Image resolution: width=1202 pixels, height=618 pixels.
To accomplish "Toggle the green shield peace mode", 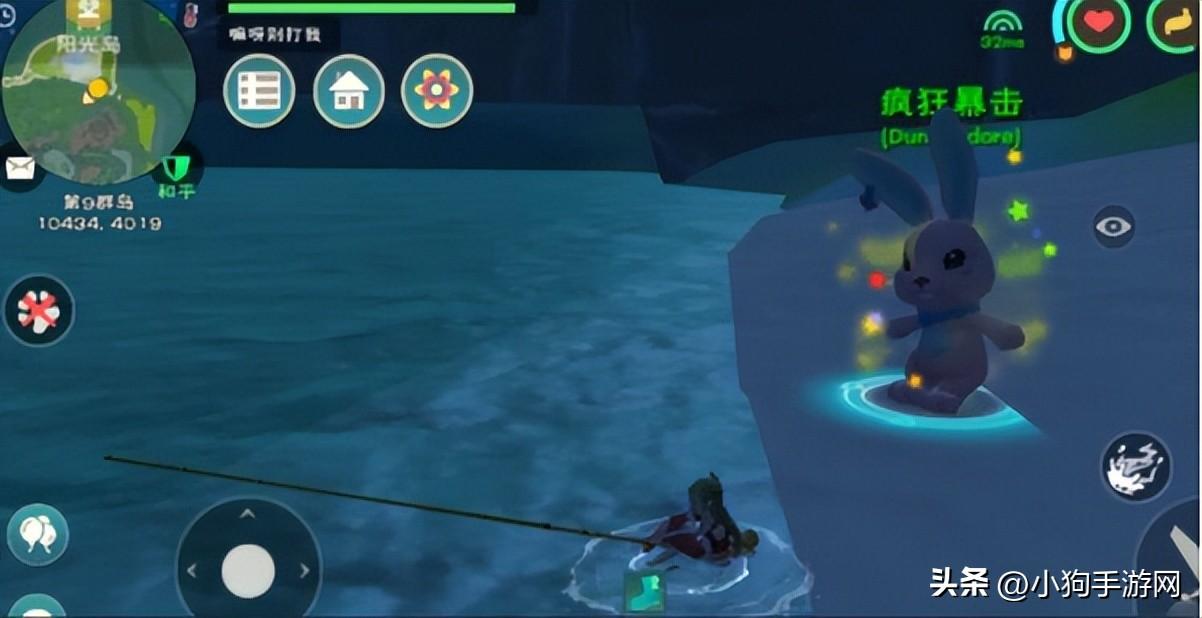I will point(176,165).
